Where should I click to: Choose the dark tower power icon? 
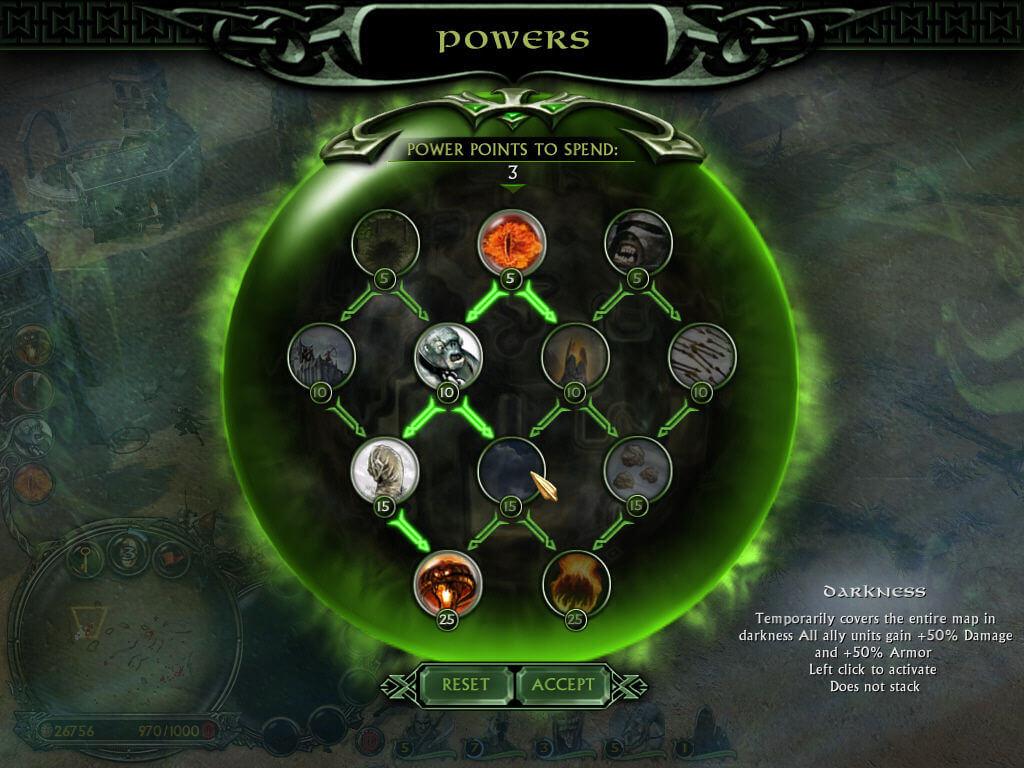pyautogui.click(x=574, y=356)
